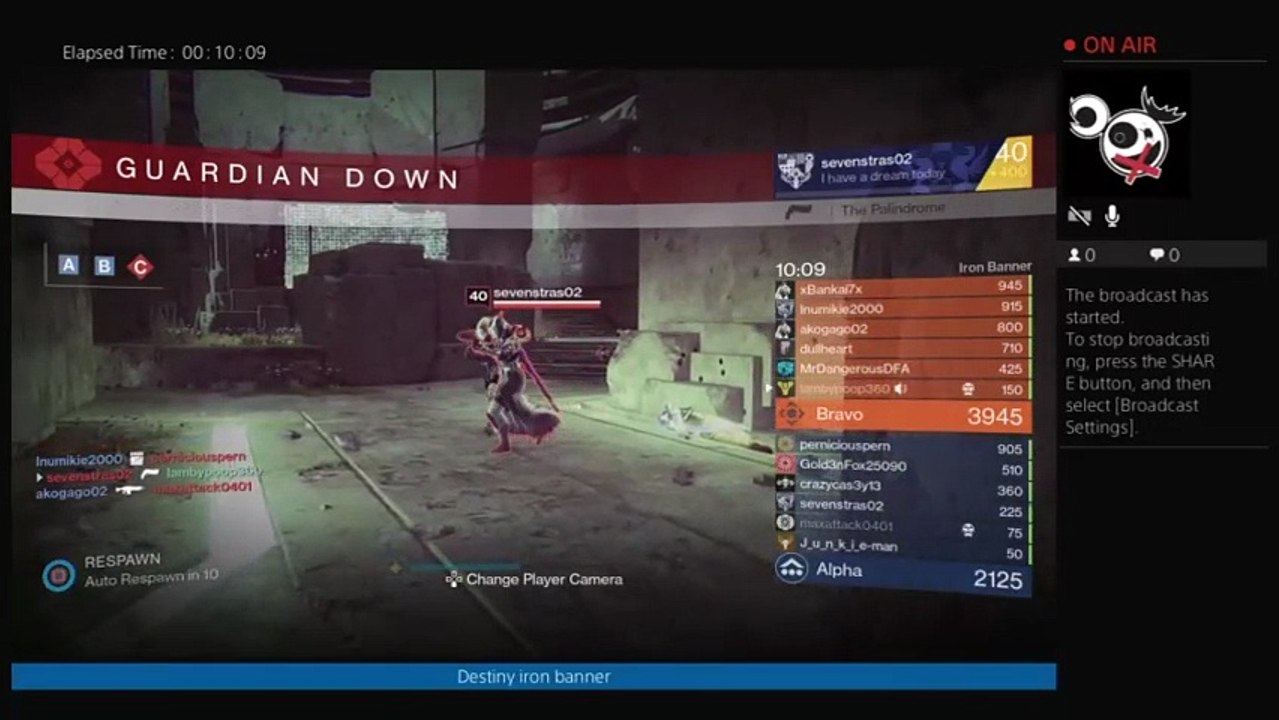Pick MrDangerousDFA's scoreboard row
Image resolution: width=1279 pixels, height=720 pixels.
tap(902, 368)
